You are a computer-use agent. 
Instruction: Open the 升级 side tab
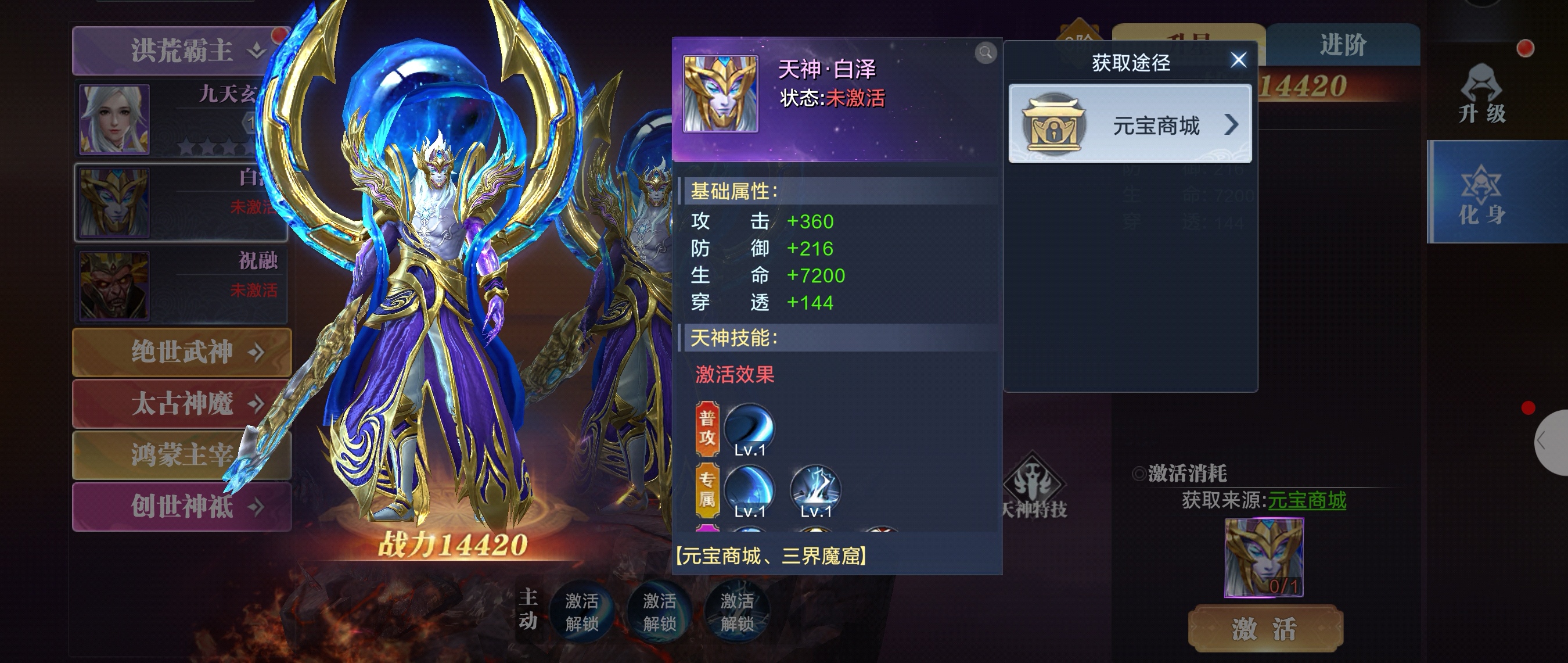(1481, 94)
